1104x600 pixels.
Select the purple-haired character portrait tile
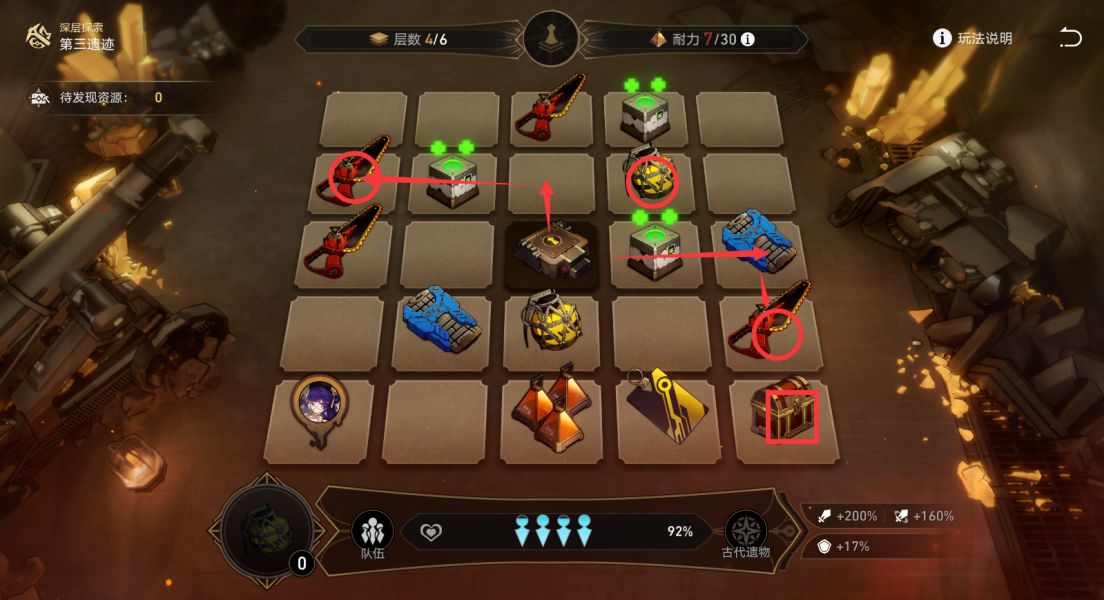[x=319, y=405]
